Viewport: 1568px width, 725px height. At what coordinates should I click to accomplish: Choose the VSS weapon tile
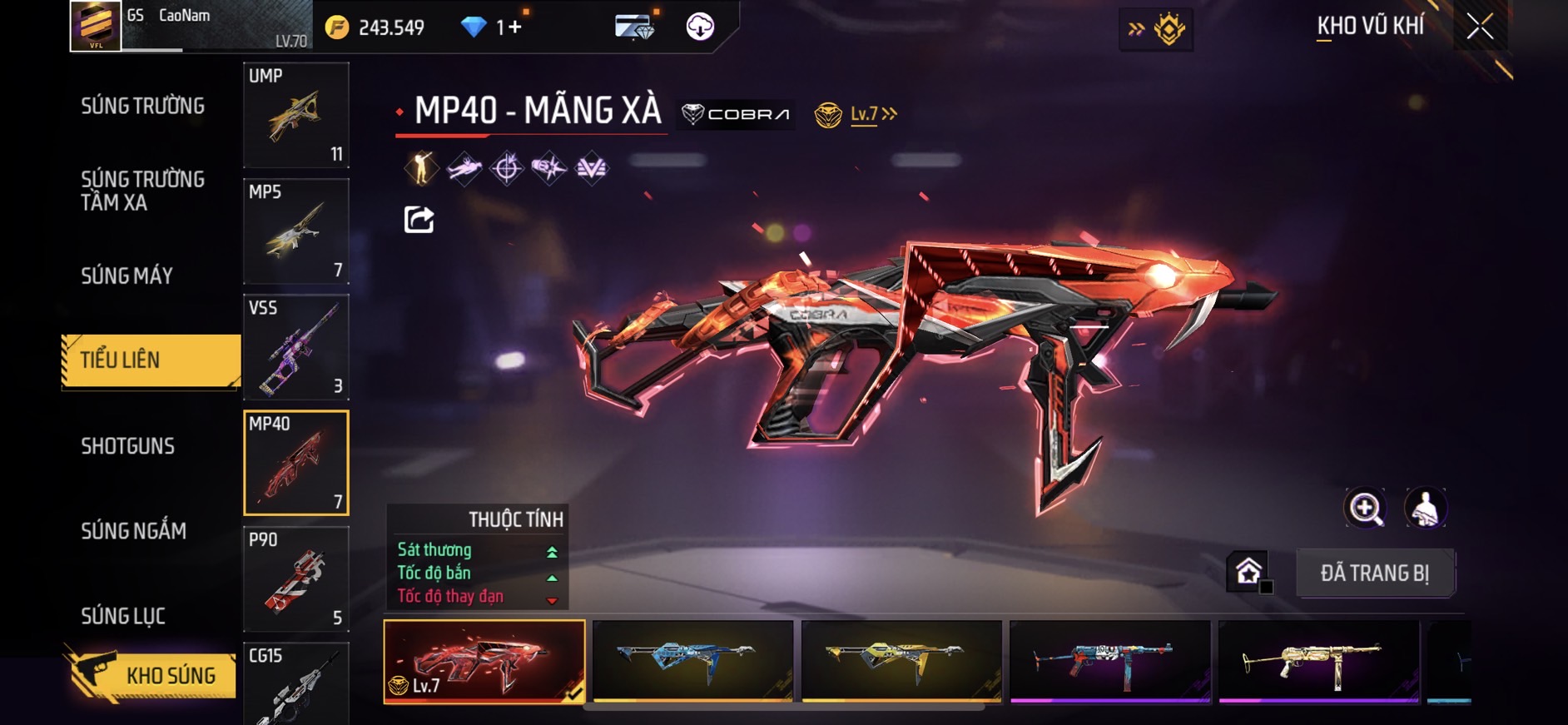[x=295, y=347]
